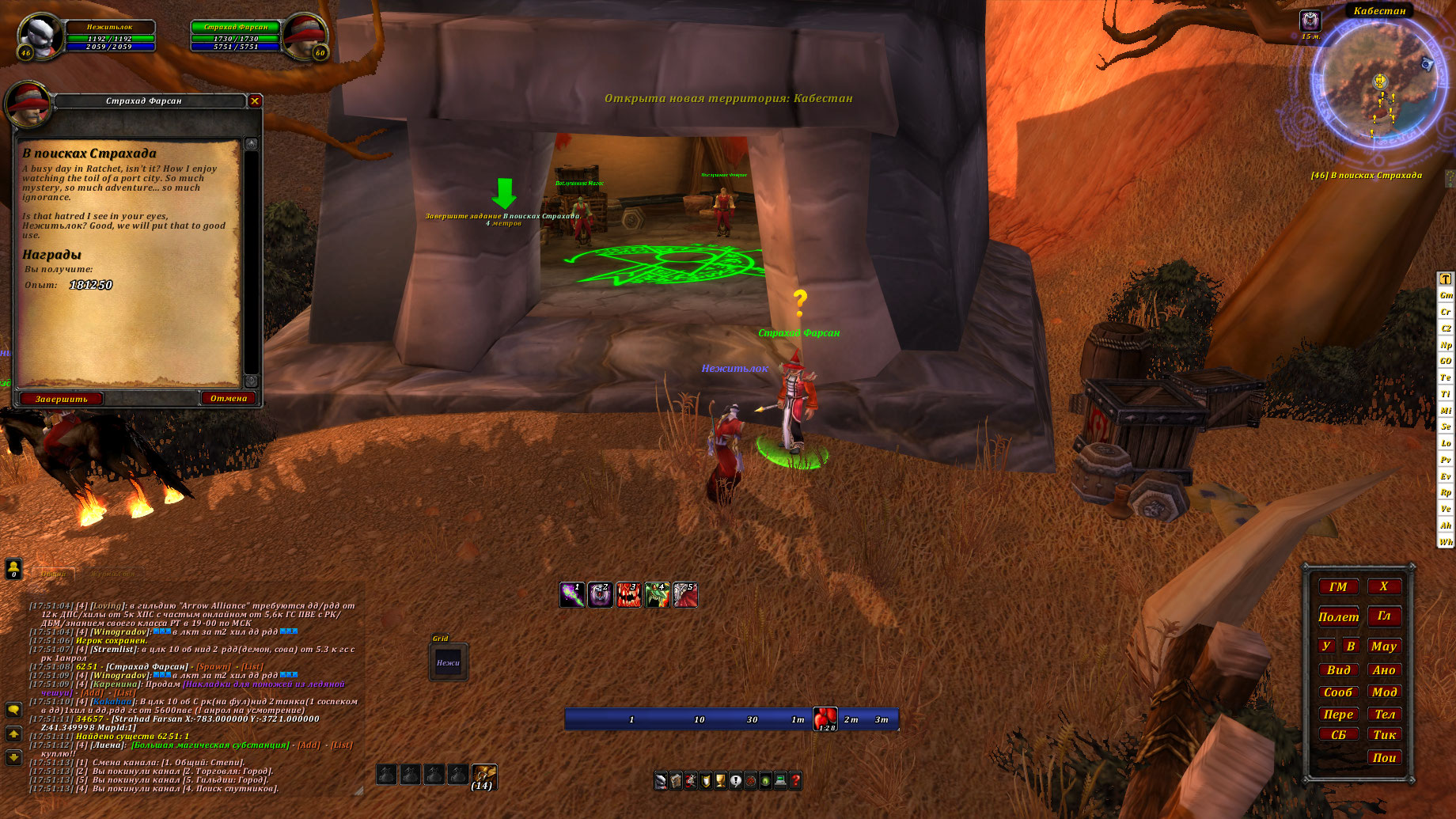Open help via the red question mark
This screenshot has height=819, width=1456.
795,780
